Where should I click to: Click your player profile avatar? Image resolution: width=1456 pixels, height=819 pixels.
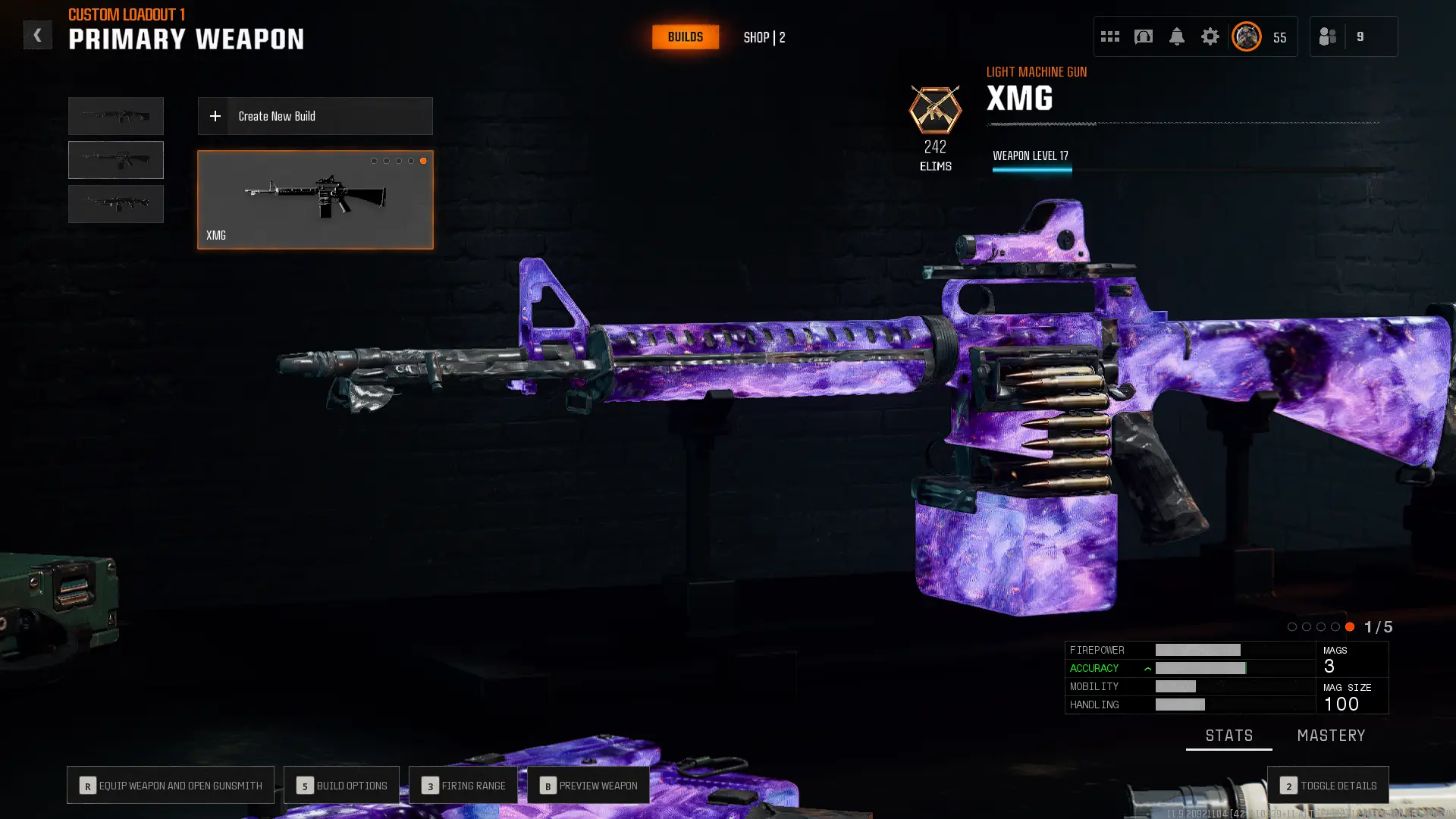click(x=1246, y=36)
